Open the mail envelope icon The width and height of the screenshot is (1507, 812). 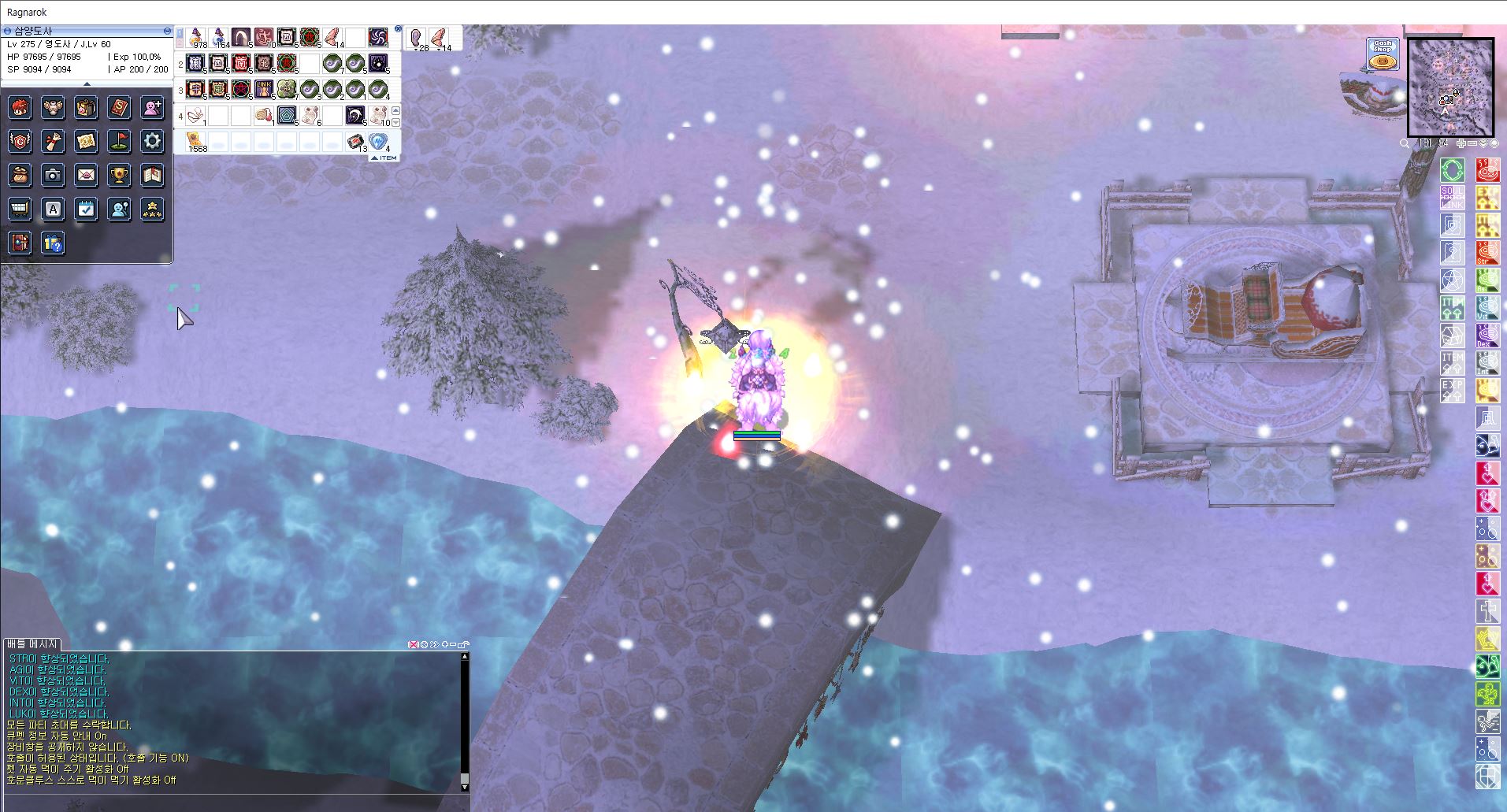pos(86,175)
